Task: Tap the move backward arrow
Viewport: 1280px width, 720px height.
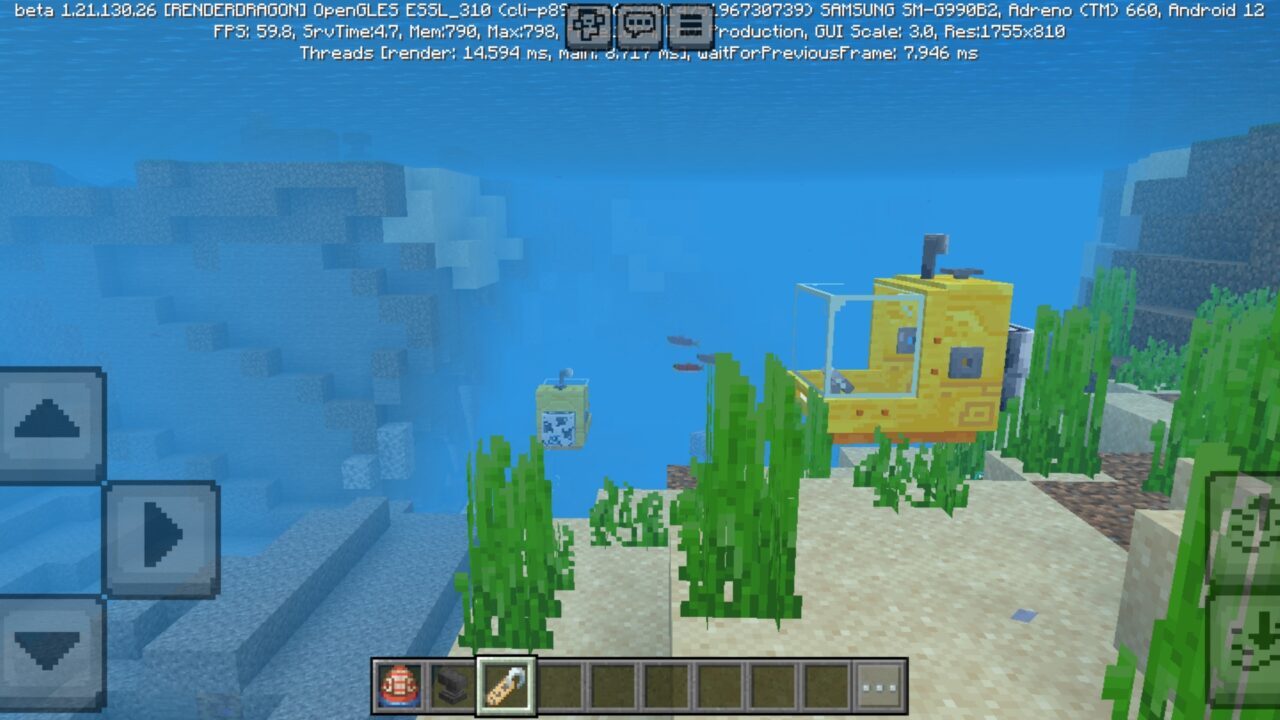Action: click(x=45, y=645)
